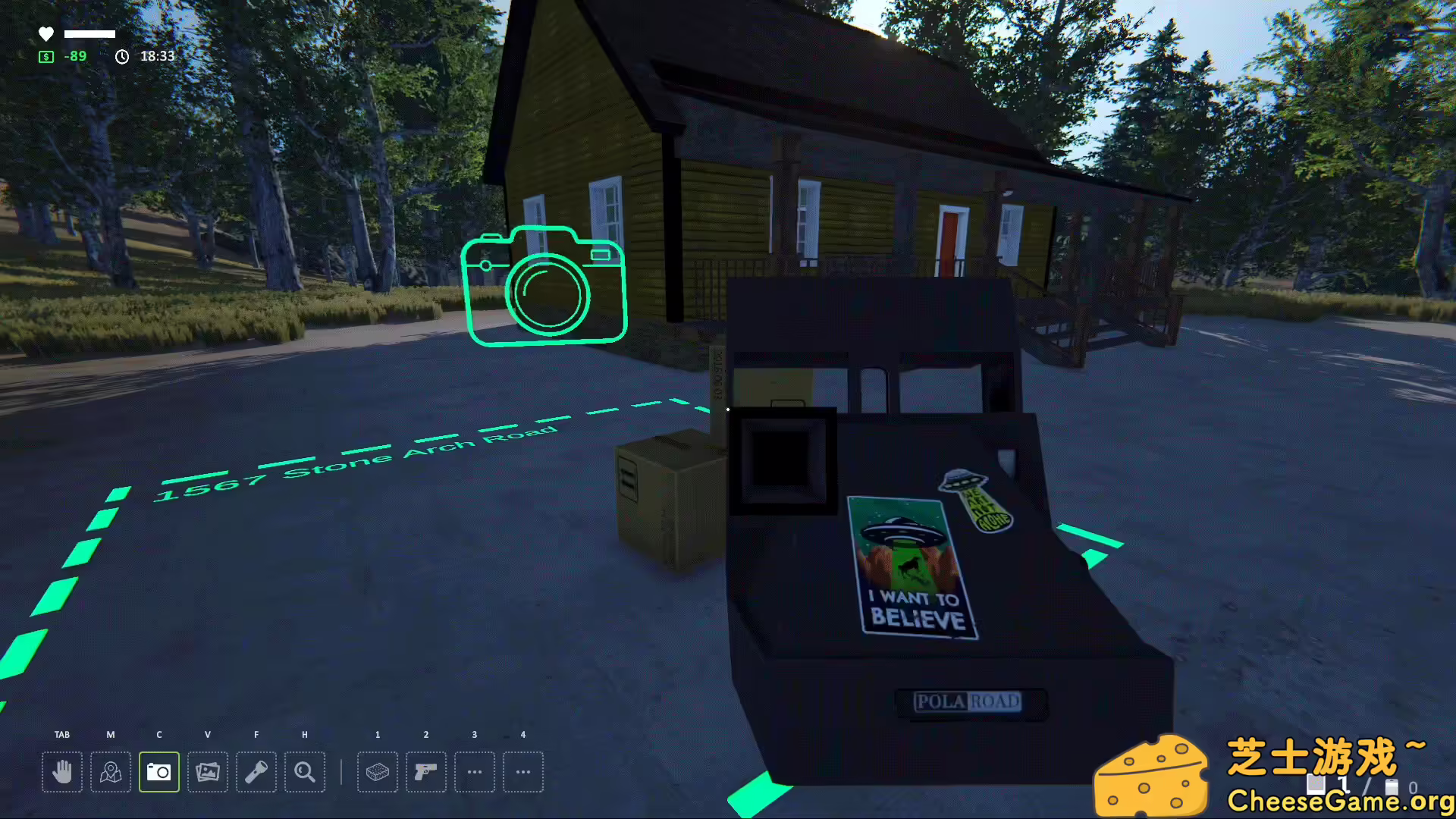
Task: Select the sponge in hotbar slot 1
Action: pos(378,771)
